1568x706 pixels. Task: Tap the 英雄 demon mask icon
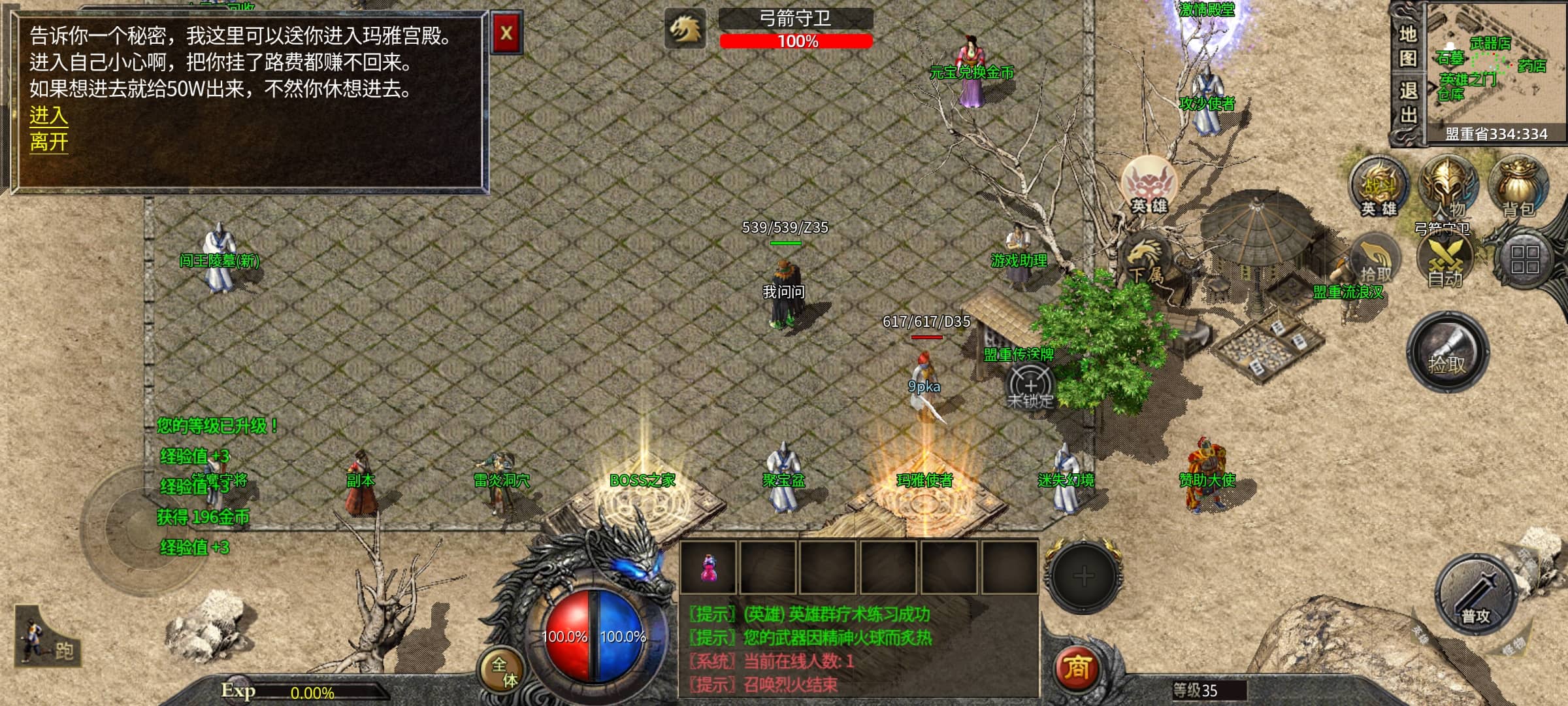point(1149,185)
